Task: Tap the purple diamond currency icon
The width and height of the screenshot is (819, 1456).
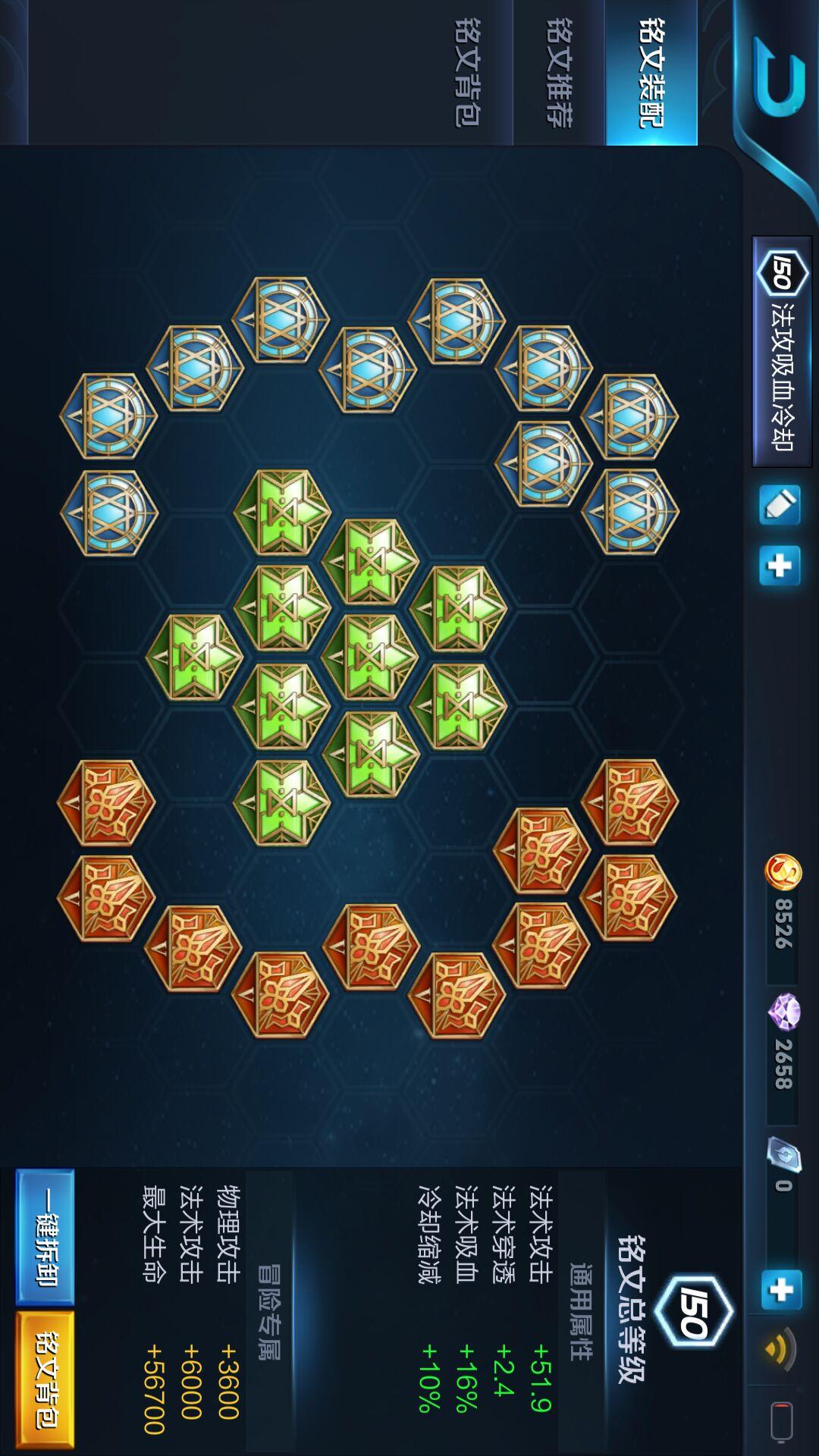Action: pyautogui.click(x=784, y=1012)
